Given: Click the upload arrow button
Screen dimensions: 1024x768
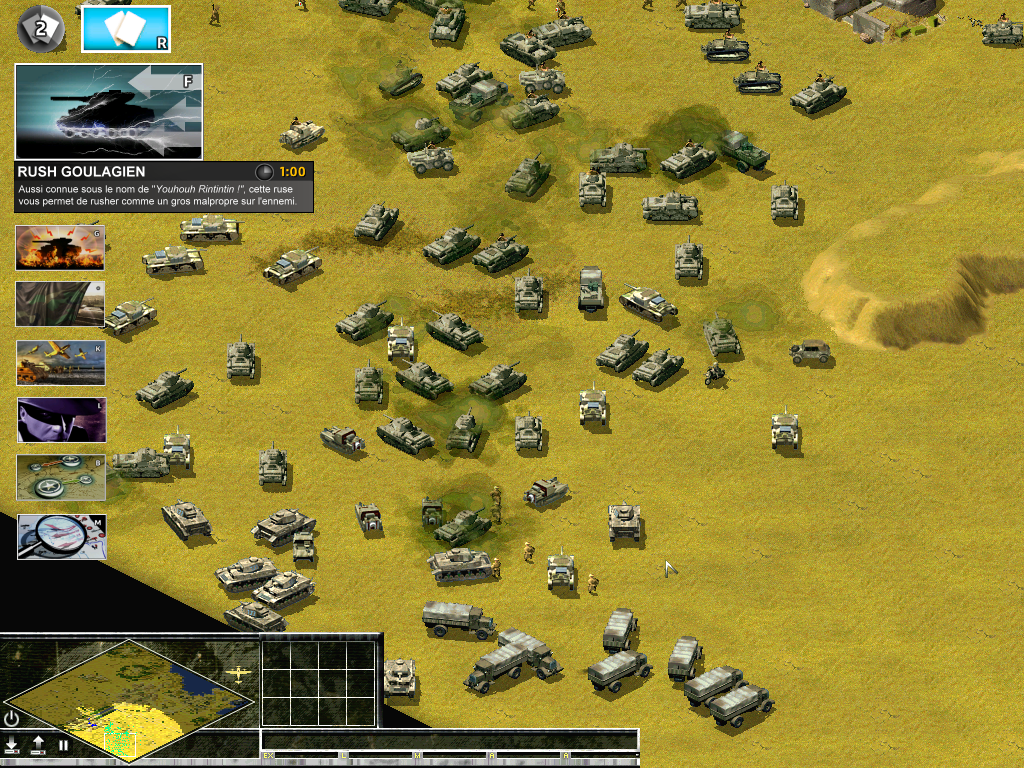Looking at the screenshot, I should (38, 745).
